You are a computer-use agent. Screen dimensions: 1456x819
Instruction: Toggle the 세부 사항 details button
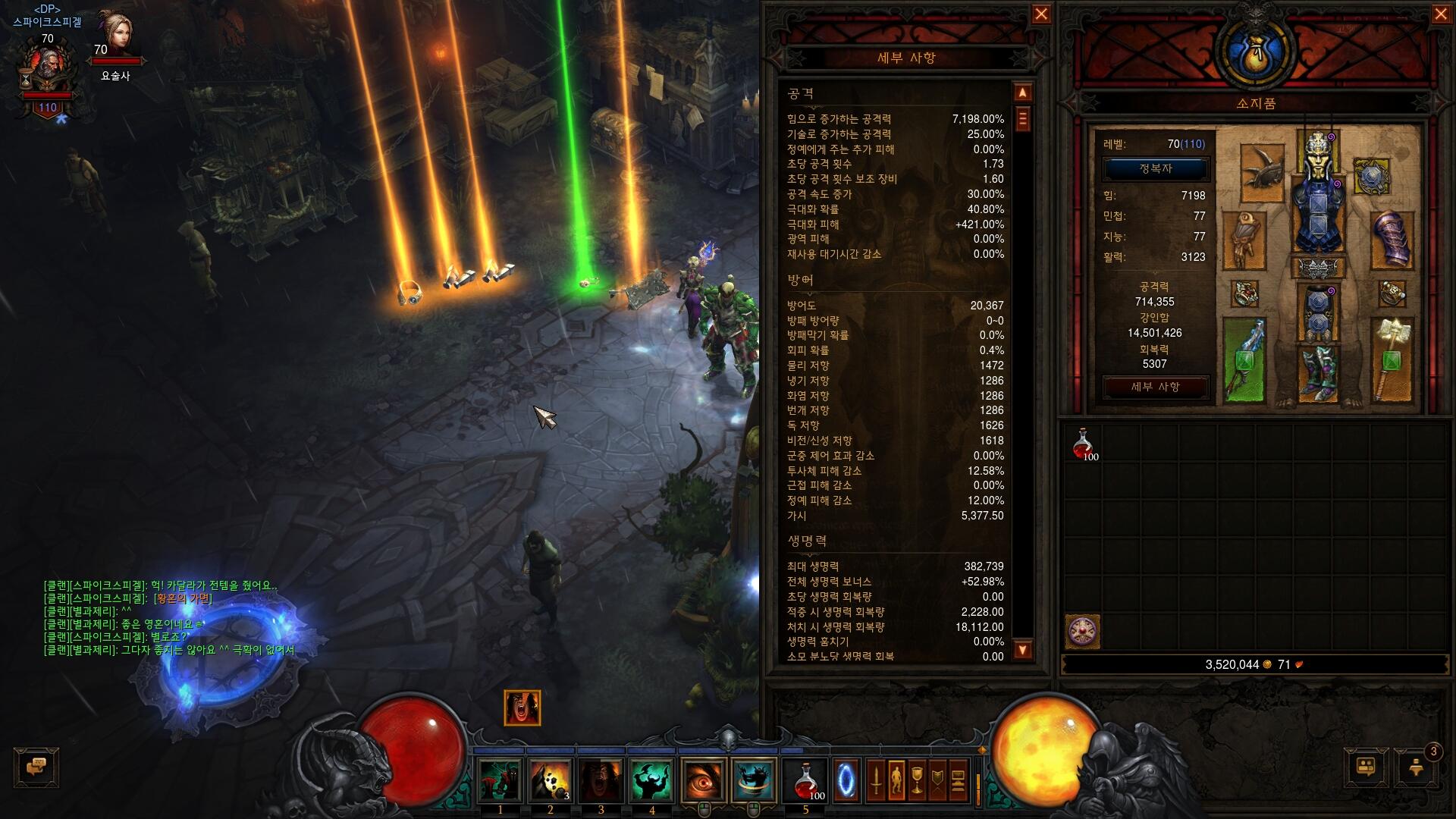[1155, 387]
